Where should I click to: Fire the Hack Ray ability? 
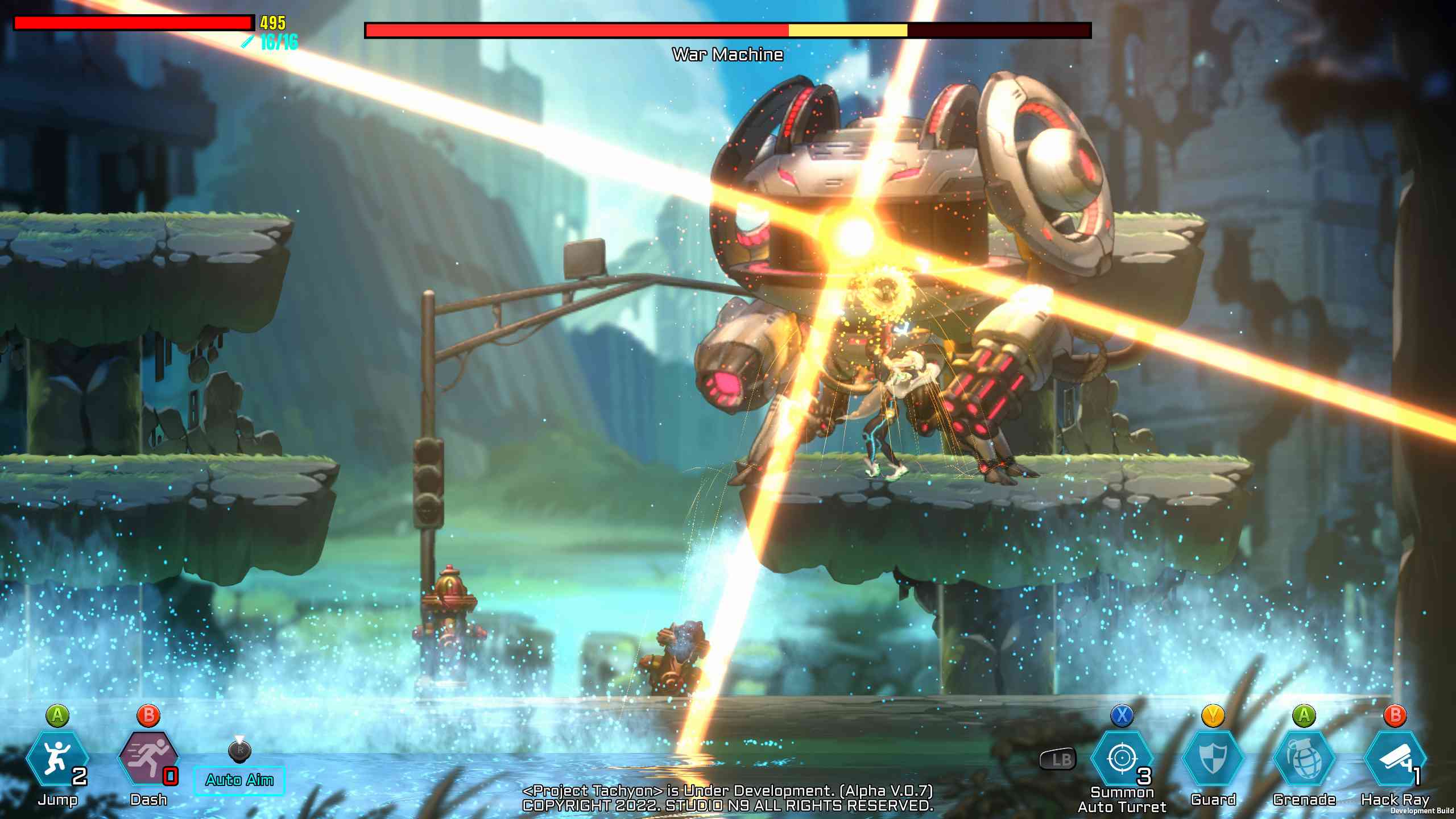(1395, 760)
